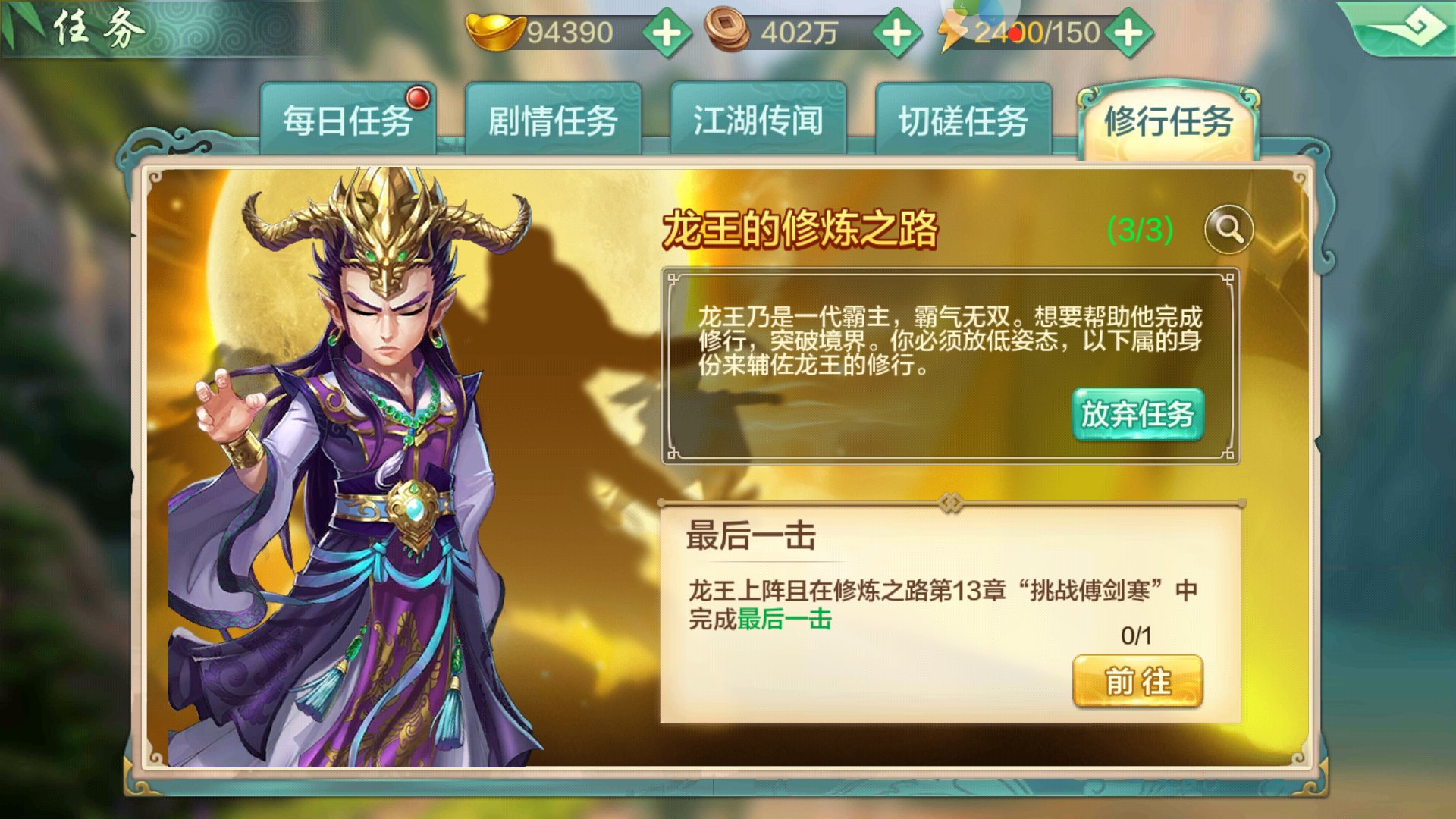Open the magnifier search icon beside (3/3)
The height and width of the screenshot is (819, 1456).
click(1230, 230)
